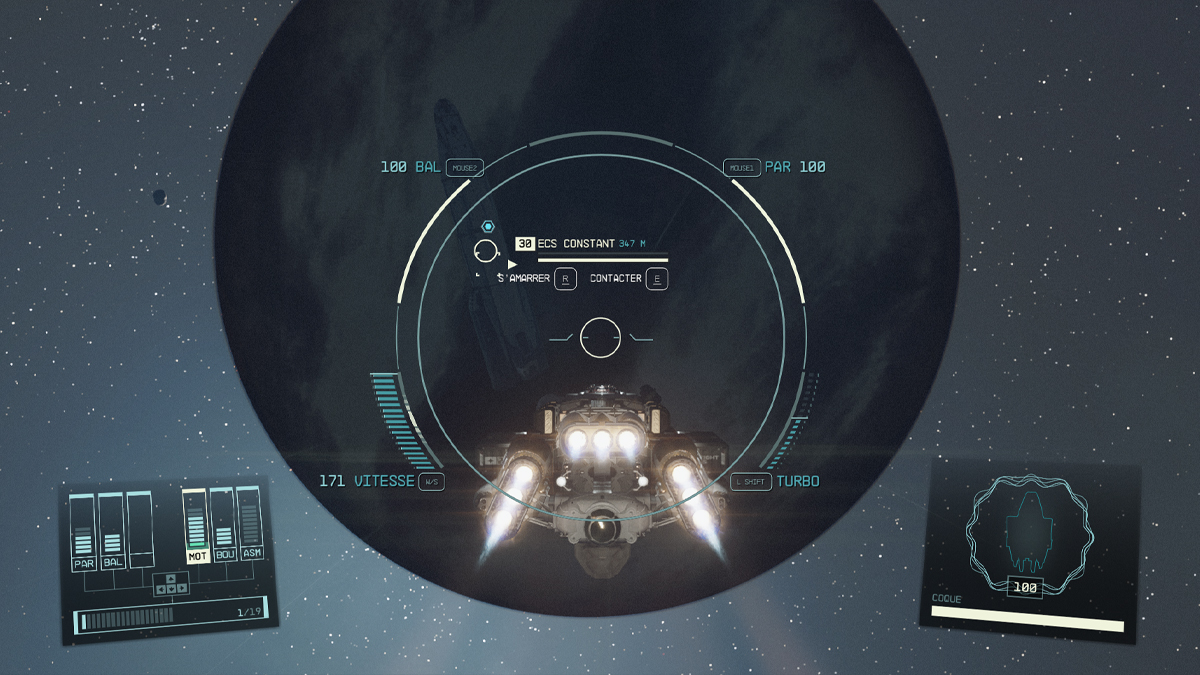Pick the BOU shield power column
1200x675 pixels.
(224, 524)
